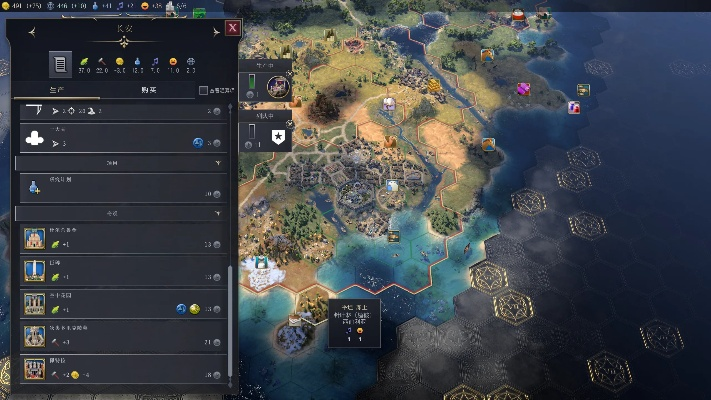Close the city production panel
This screenshot has height=400, width=711.
pos(232,28)
